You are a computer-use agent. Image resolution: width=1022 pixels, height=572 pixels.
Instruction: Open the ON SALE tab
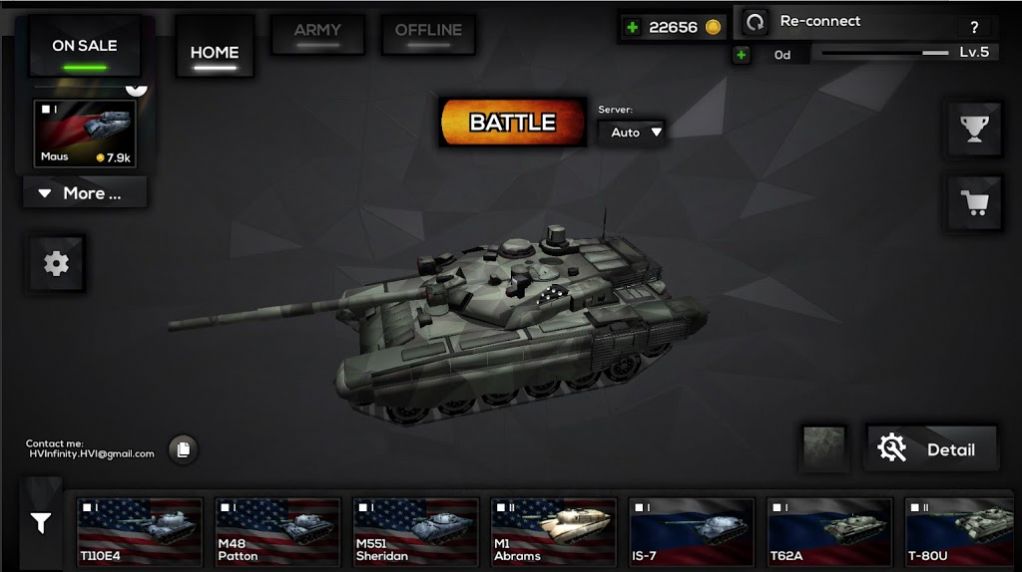(x=84, y=47)
